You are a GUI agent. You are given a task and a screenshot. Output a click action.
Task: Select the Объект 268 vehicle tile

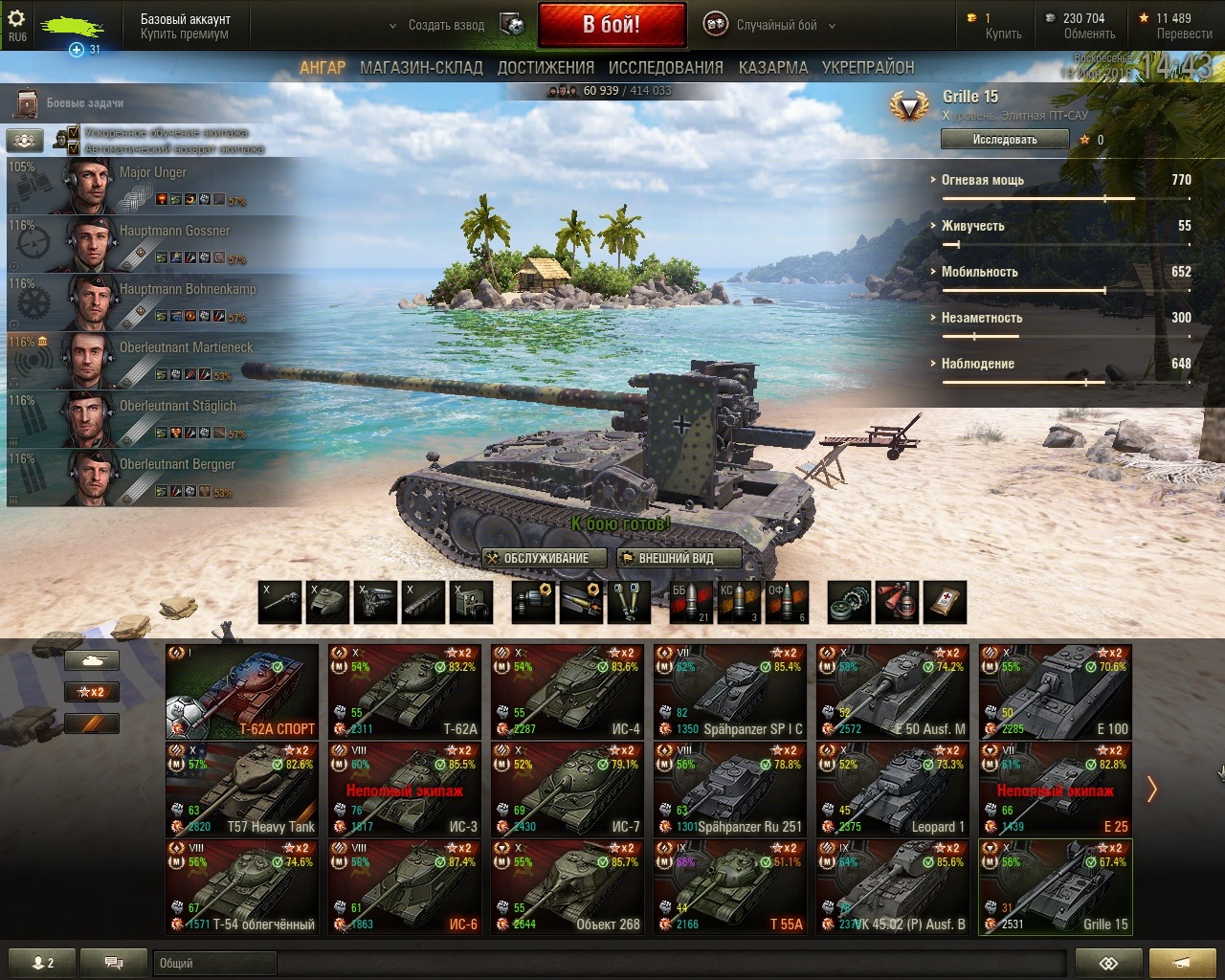pyautogui.click(x=567, y=887)
